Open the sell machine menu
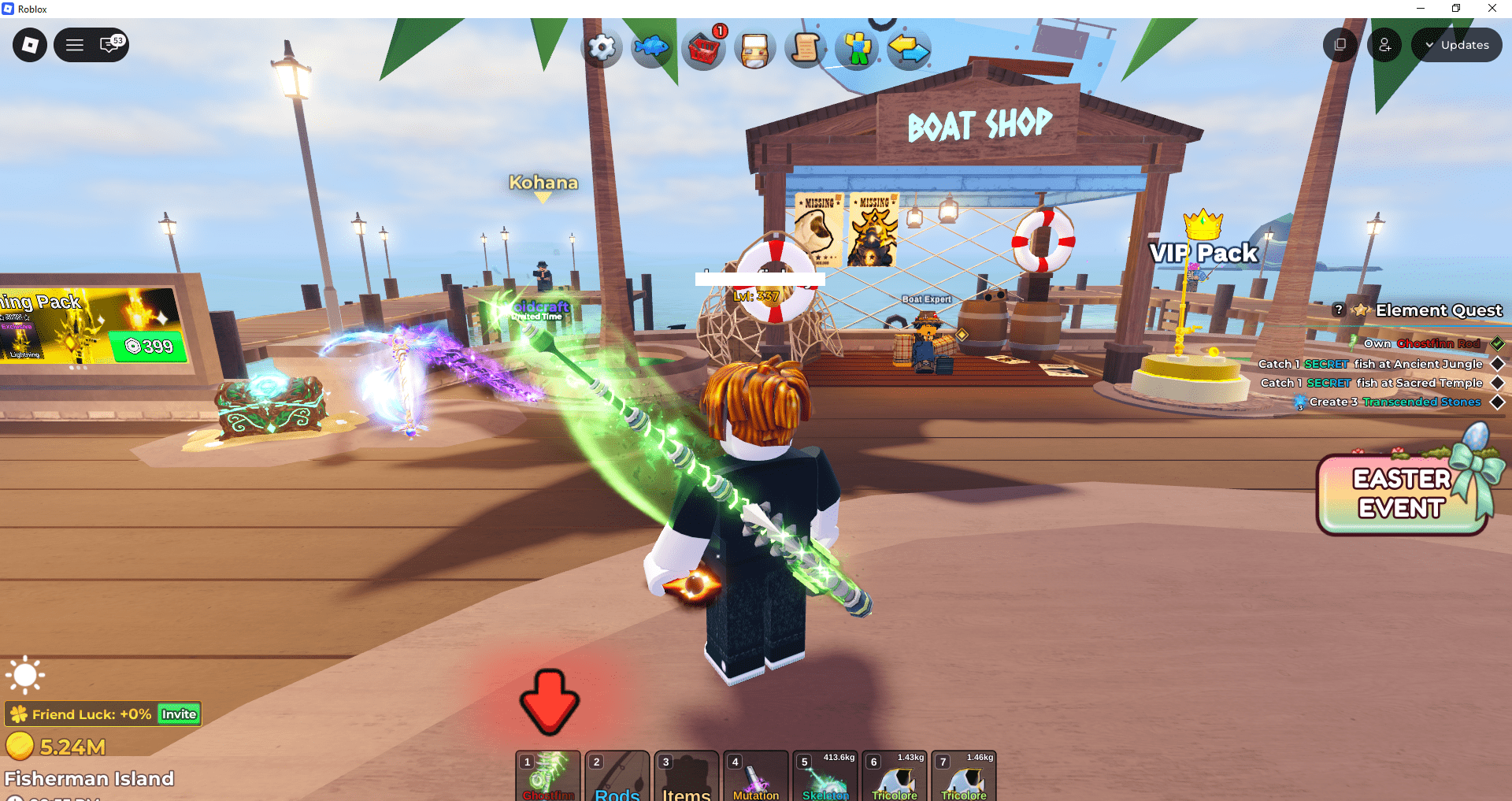 click(754, 48)
